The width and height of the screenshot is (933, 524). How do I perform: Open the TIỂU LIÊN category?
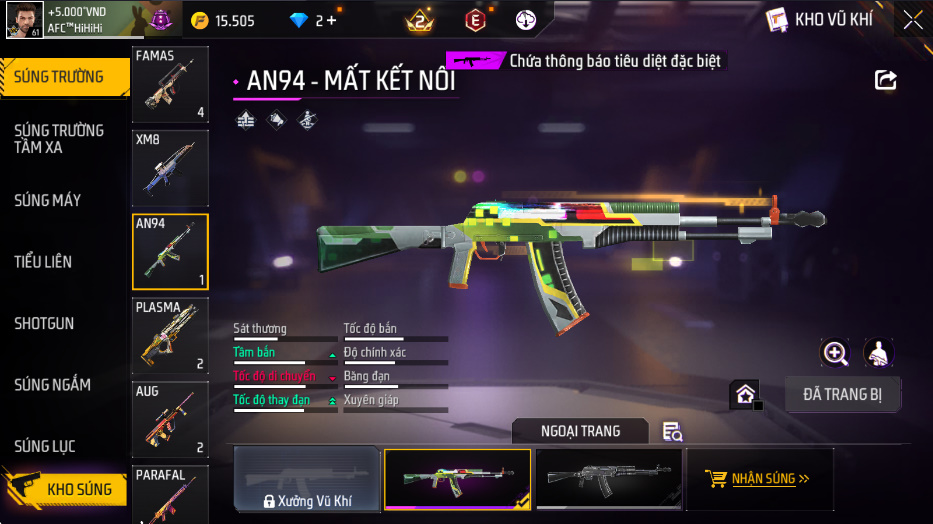click(44, 262)
